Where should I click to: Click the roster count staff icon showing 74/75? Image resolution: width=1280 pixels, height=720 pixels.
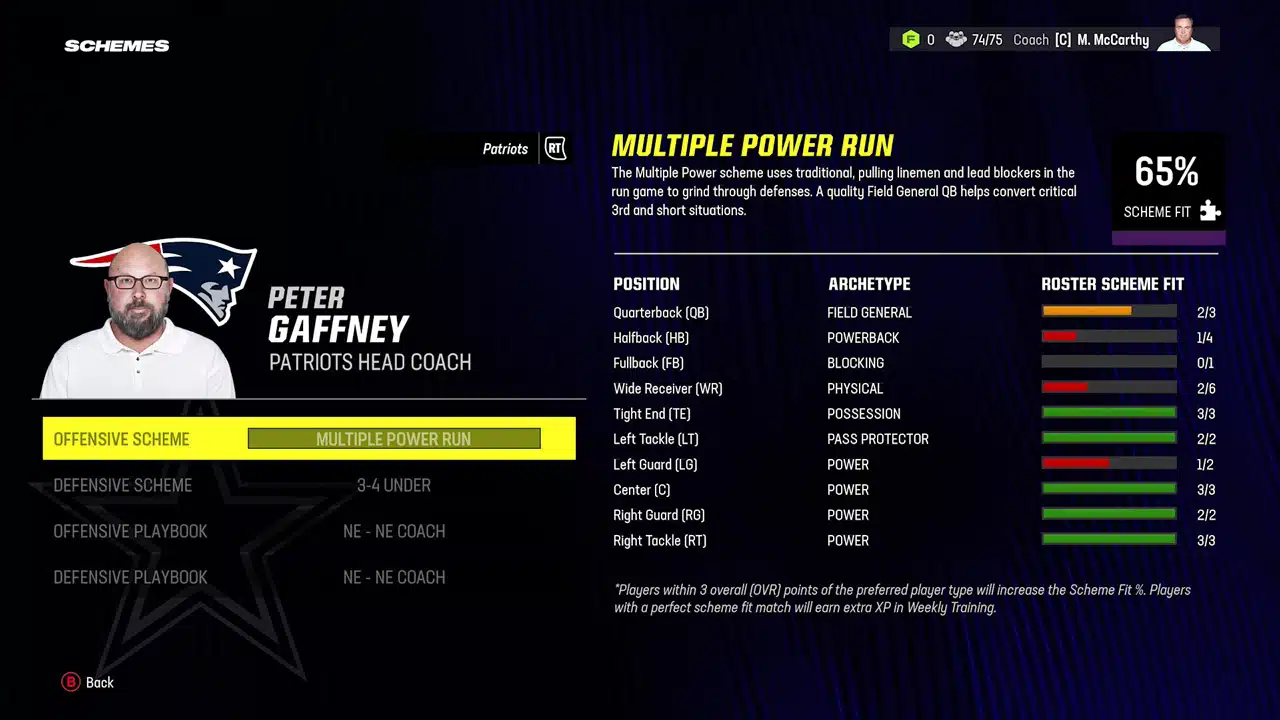coord(956,39)
